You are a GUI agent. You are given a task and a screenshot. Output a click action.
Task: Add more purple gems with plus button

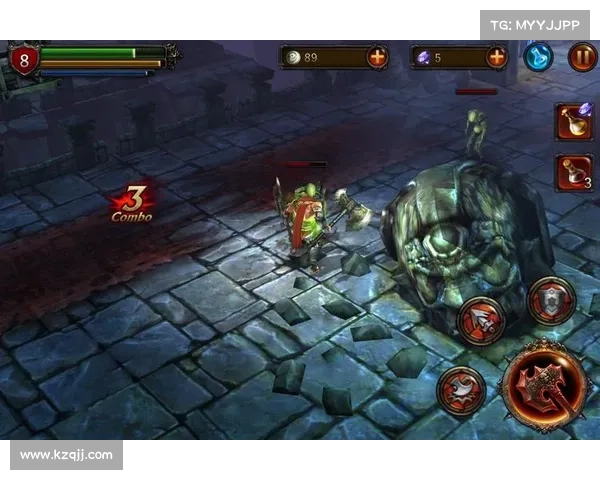tap(496, 57)
